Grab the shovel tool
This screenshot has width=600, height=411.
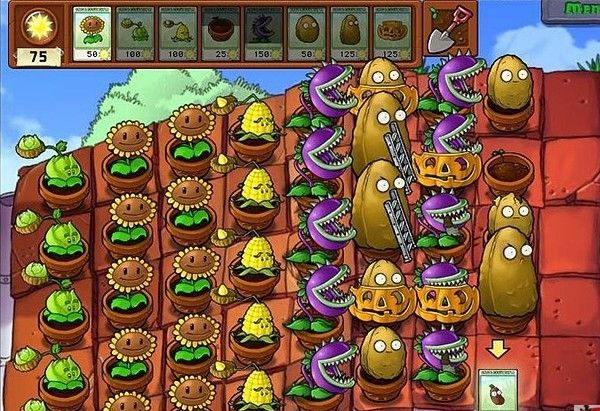(441, 30)
